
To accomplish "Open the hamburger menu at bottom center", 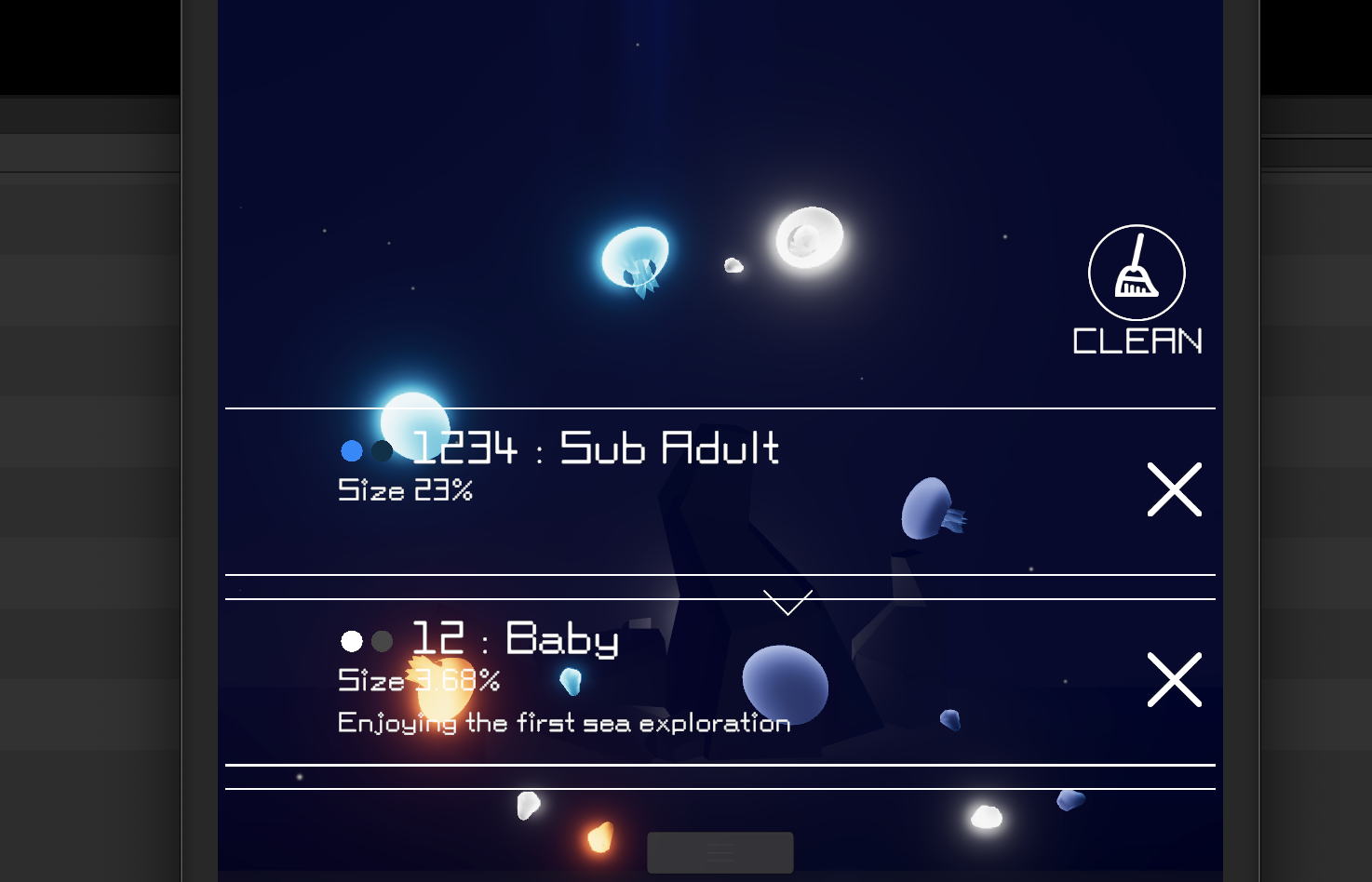I will pos(720,851).
